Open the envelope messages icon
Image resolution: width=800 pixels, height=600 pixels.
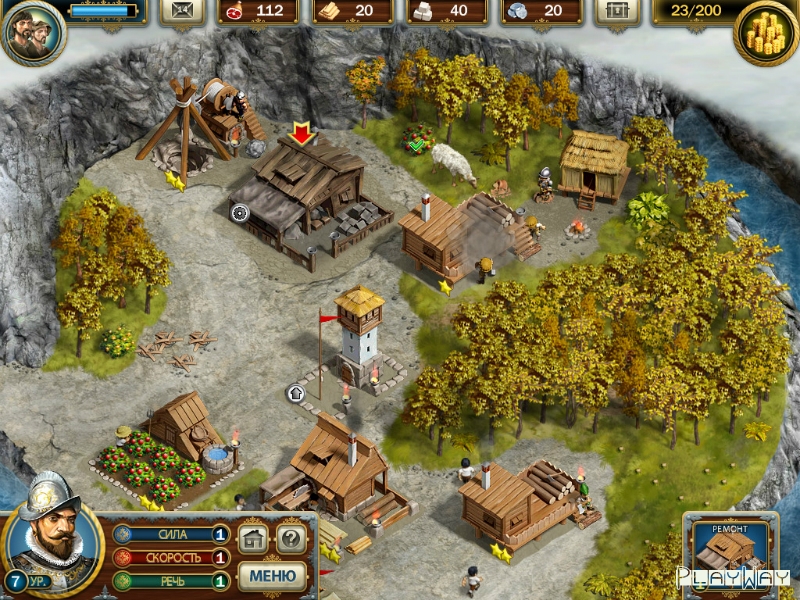(181, 11)
